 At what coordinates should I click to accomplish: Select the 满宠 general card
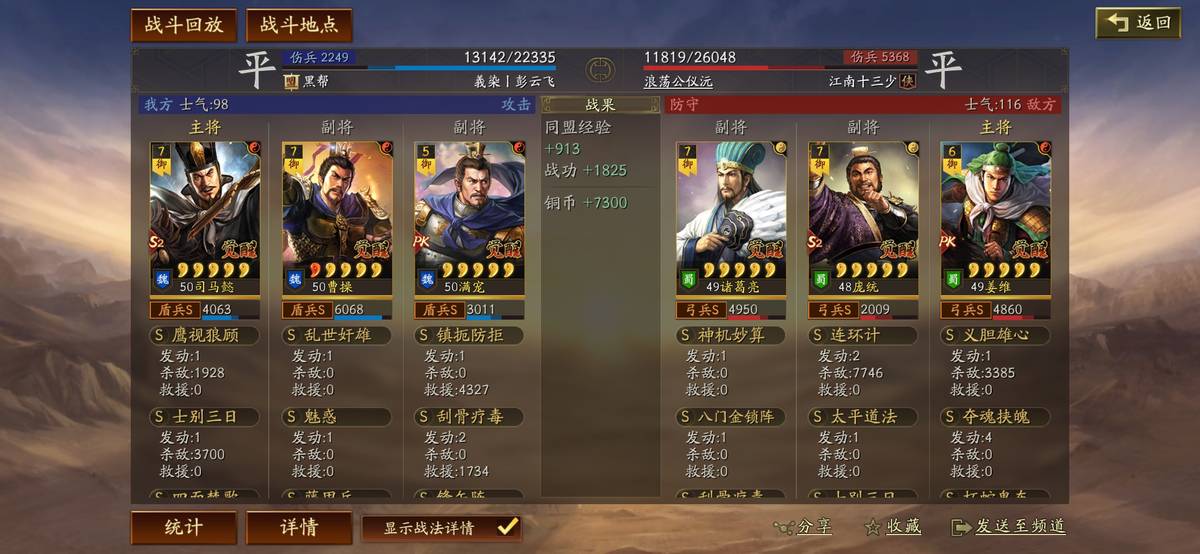click(x=470, y=218)
